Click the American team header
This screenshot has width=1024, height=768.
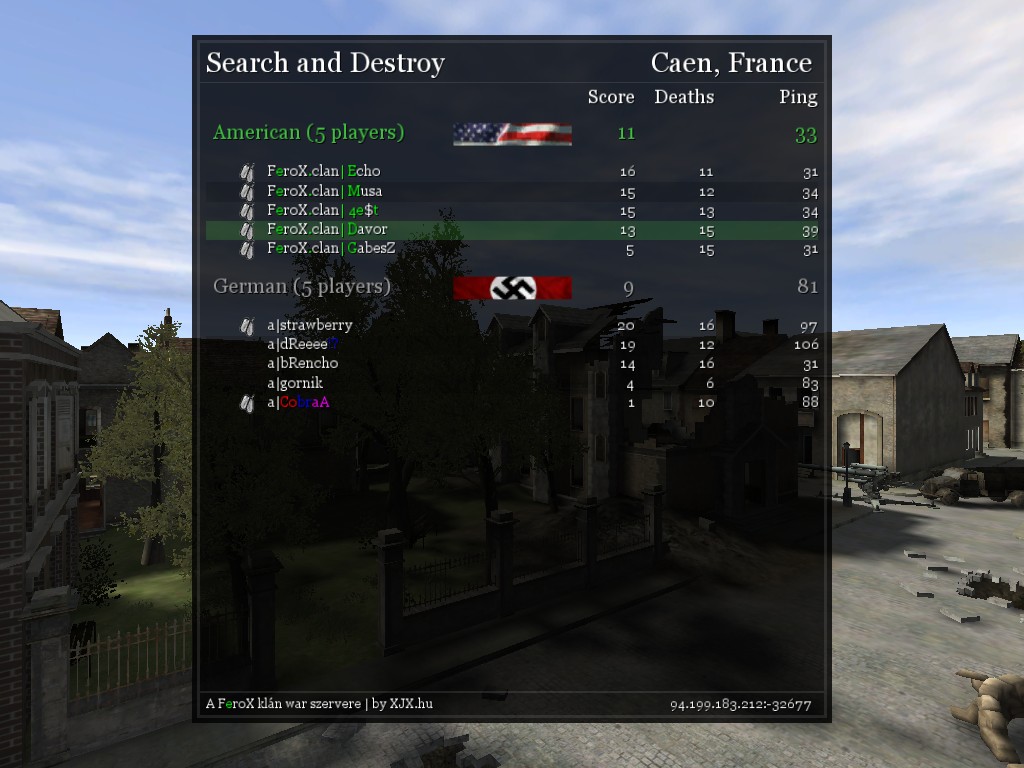(x=308, y=133)
